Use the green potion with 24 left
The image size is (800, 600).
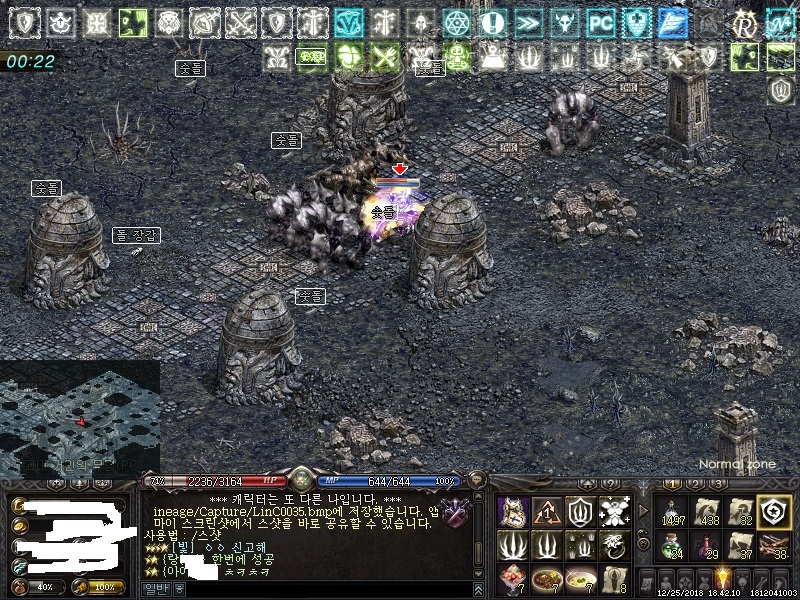click(x=673, y=546)
